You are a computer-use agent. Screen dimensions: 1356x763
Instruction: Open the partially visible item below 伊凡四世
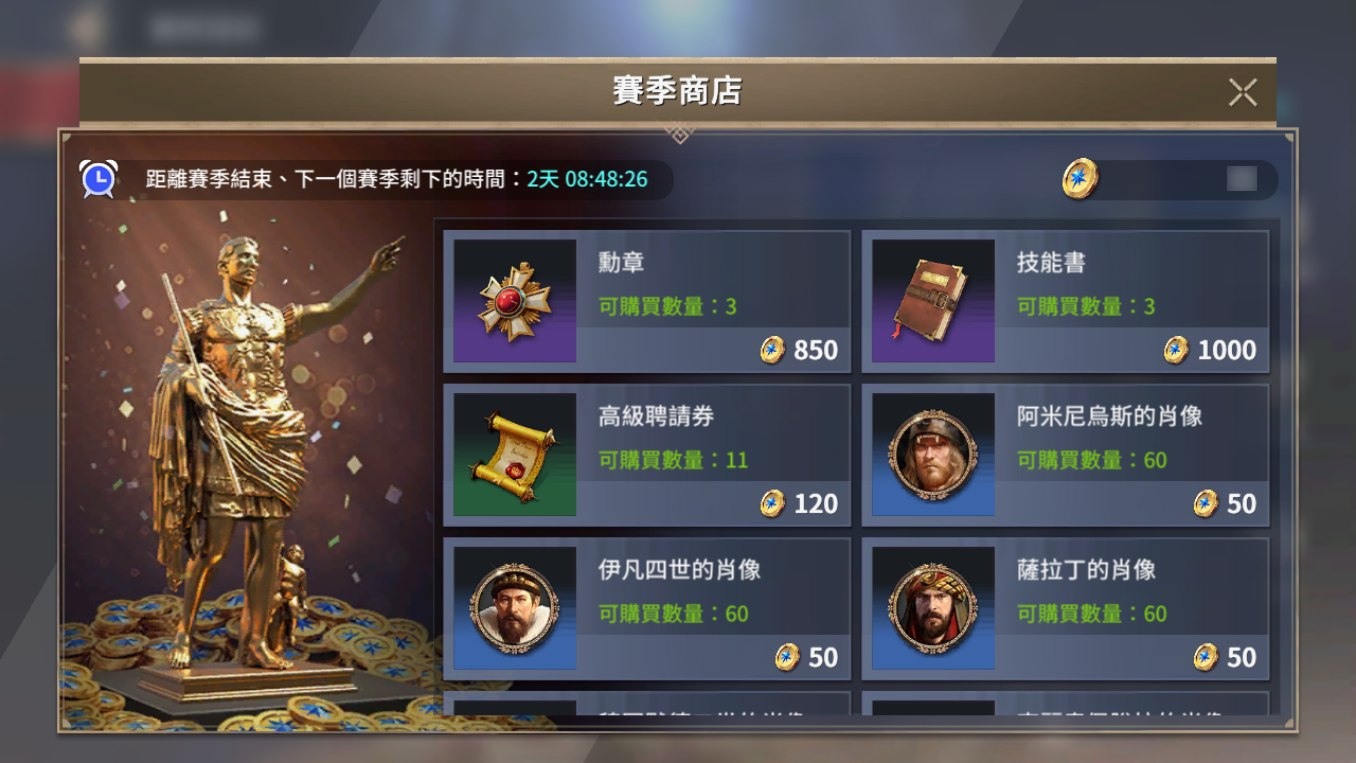647,715
